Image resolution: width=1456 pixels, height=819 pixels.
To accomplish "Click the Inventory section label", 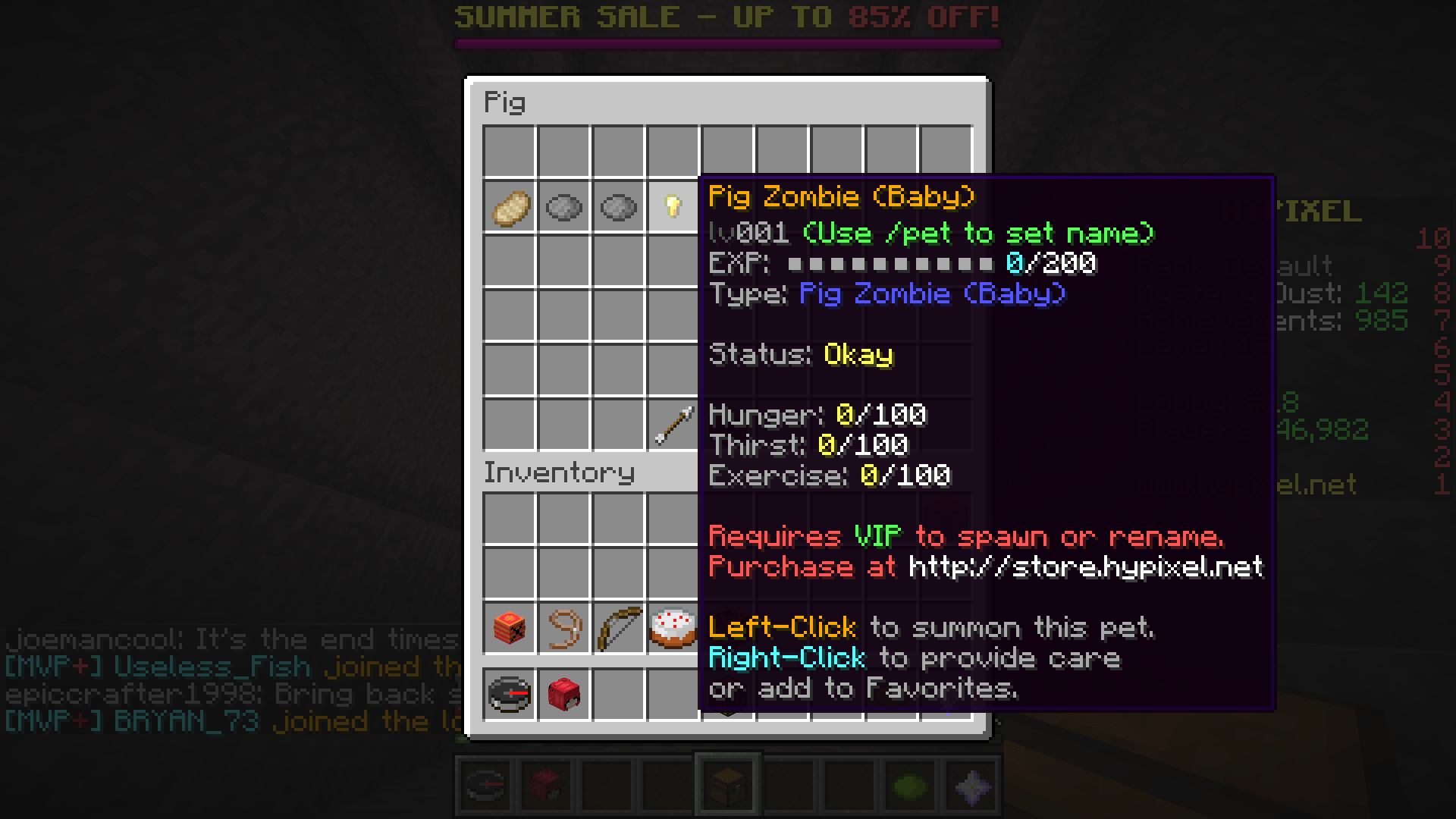I will [560, 473].
